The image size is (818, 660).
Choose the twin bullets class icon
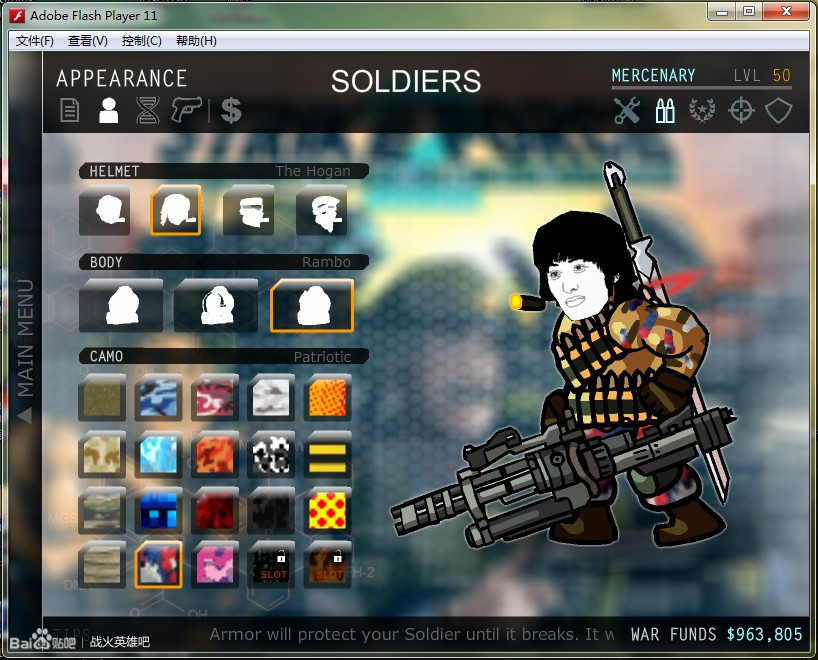(x=665, y=111)
